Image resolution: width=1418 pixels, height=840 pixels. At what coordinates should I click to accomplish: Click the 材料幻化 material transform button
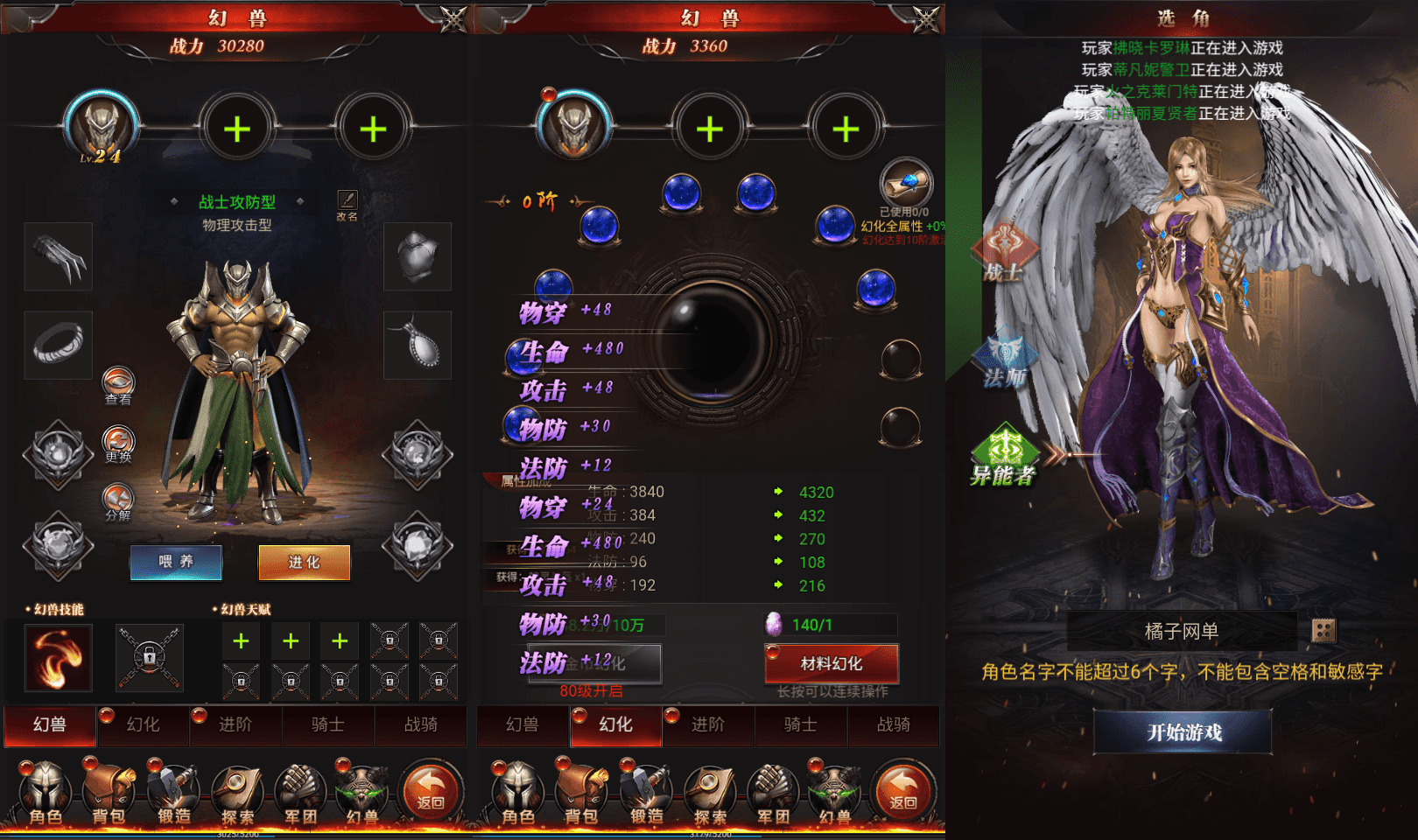(x=831, y=664)
